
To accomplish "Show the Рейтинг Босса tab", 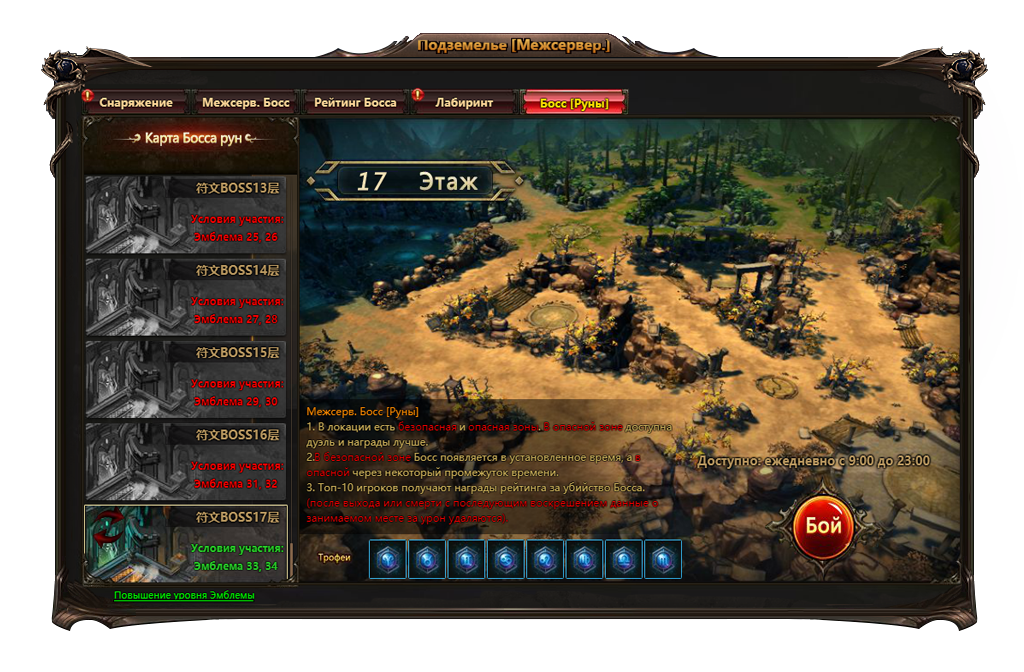I will 355,103.
